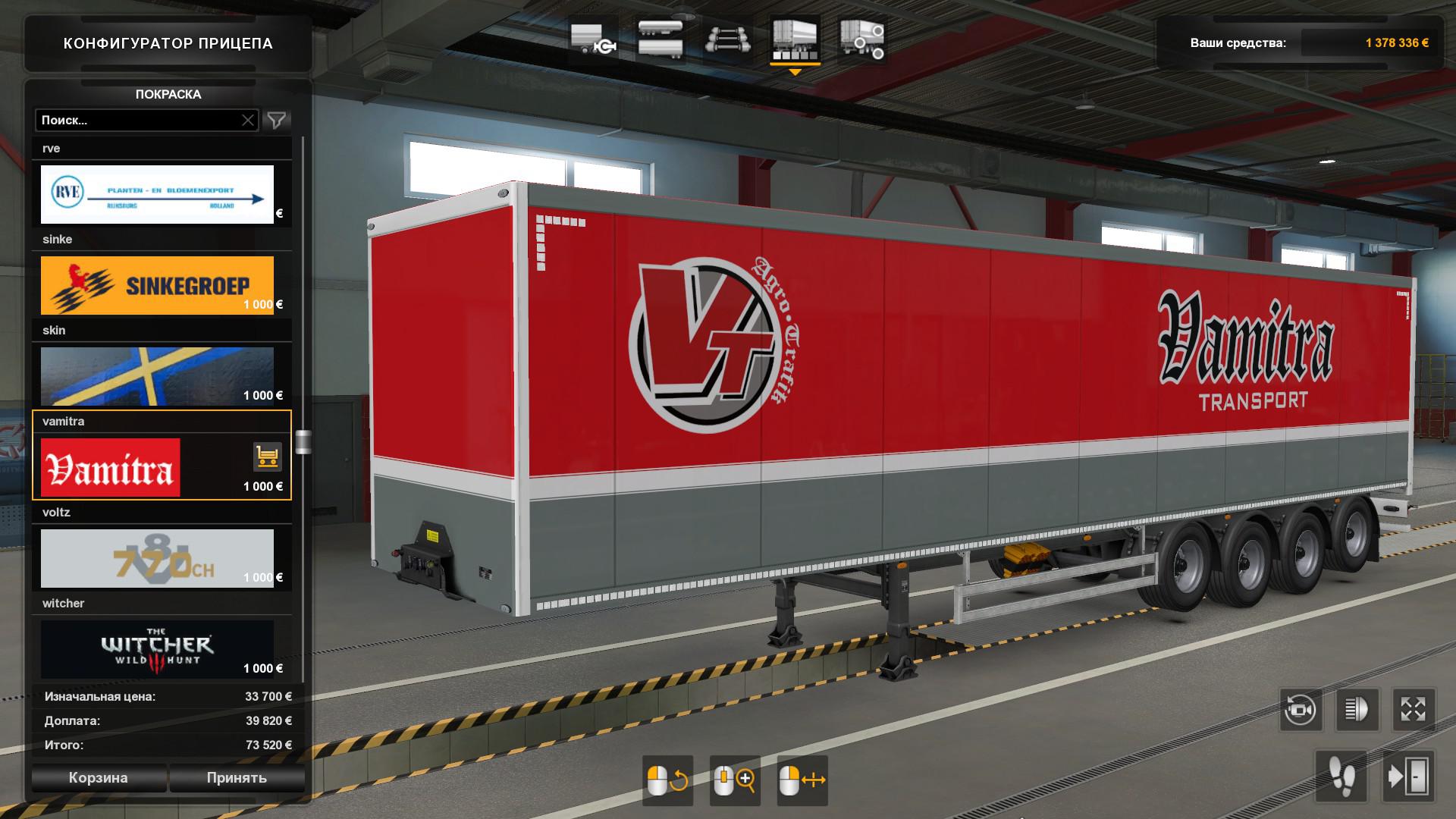Click the Корзина button
1456x819 pixels.
[x=98, y=777]
